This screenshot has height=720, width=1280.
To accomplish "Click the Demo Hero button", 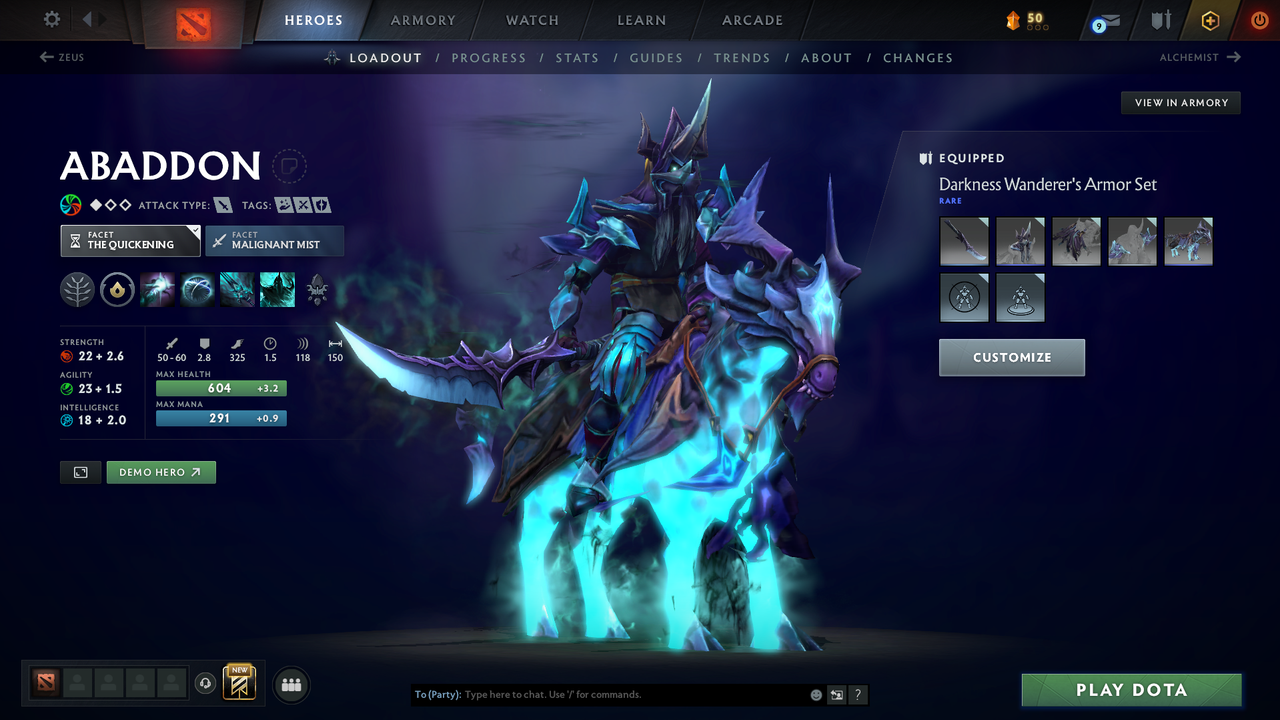I will tap(161, 471).
